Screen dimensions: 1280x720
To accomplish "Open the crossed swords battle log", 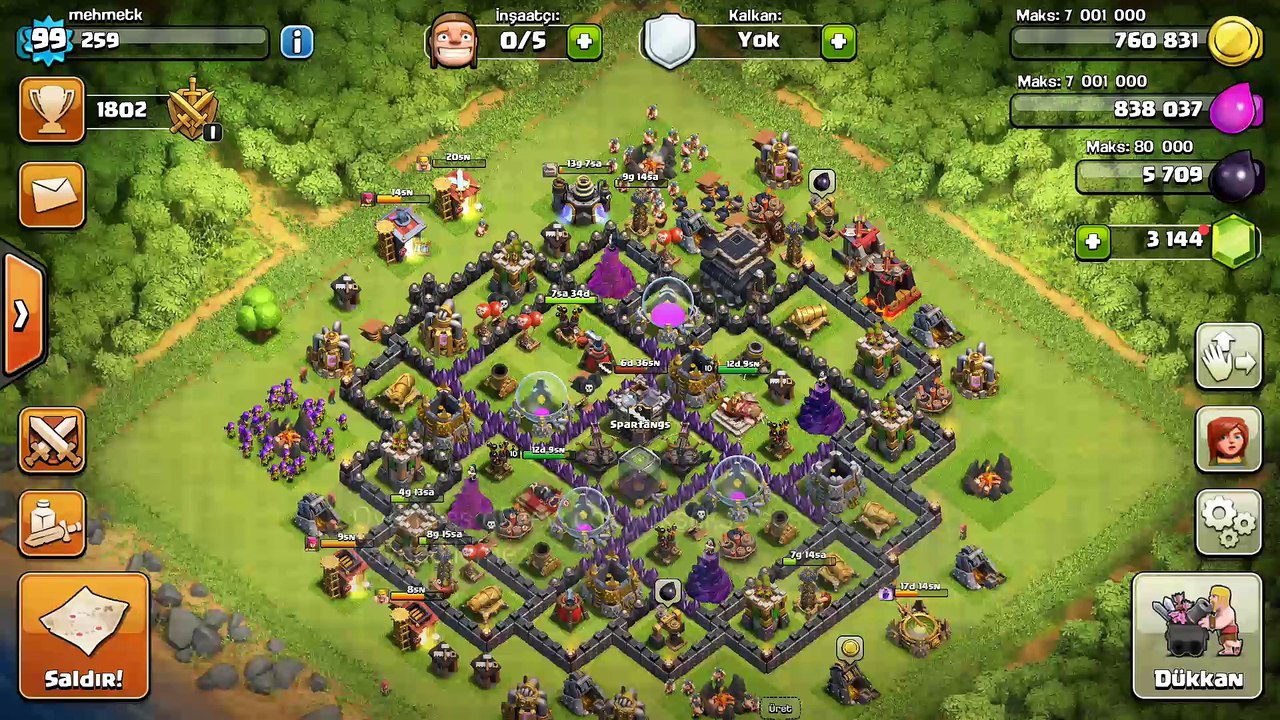I will pos(52,440).
